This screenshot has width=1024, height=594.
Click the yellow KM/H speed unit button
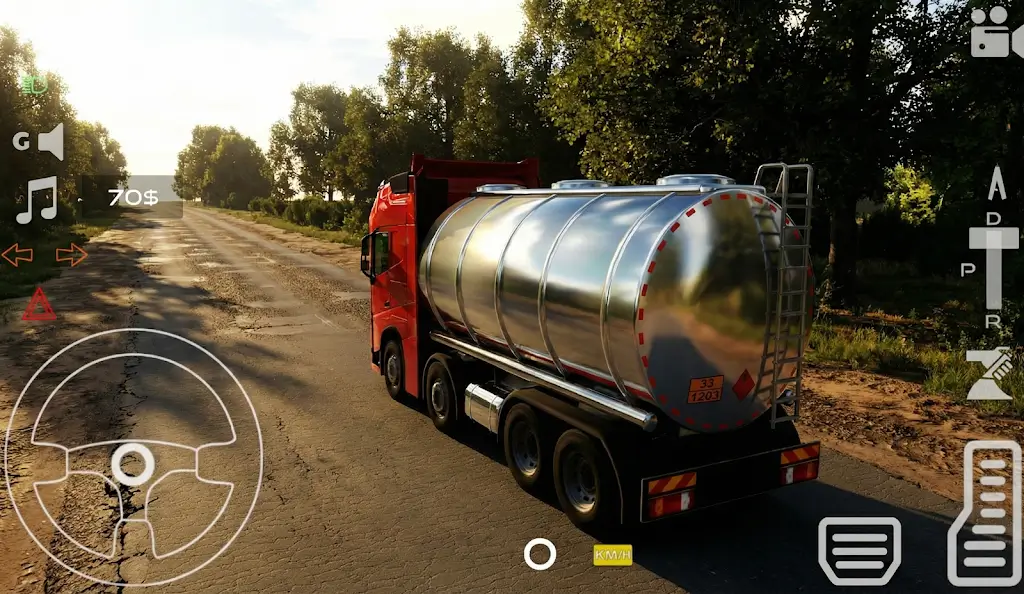click(612, 554)
